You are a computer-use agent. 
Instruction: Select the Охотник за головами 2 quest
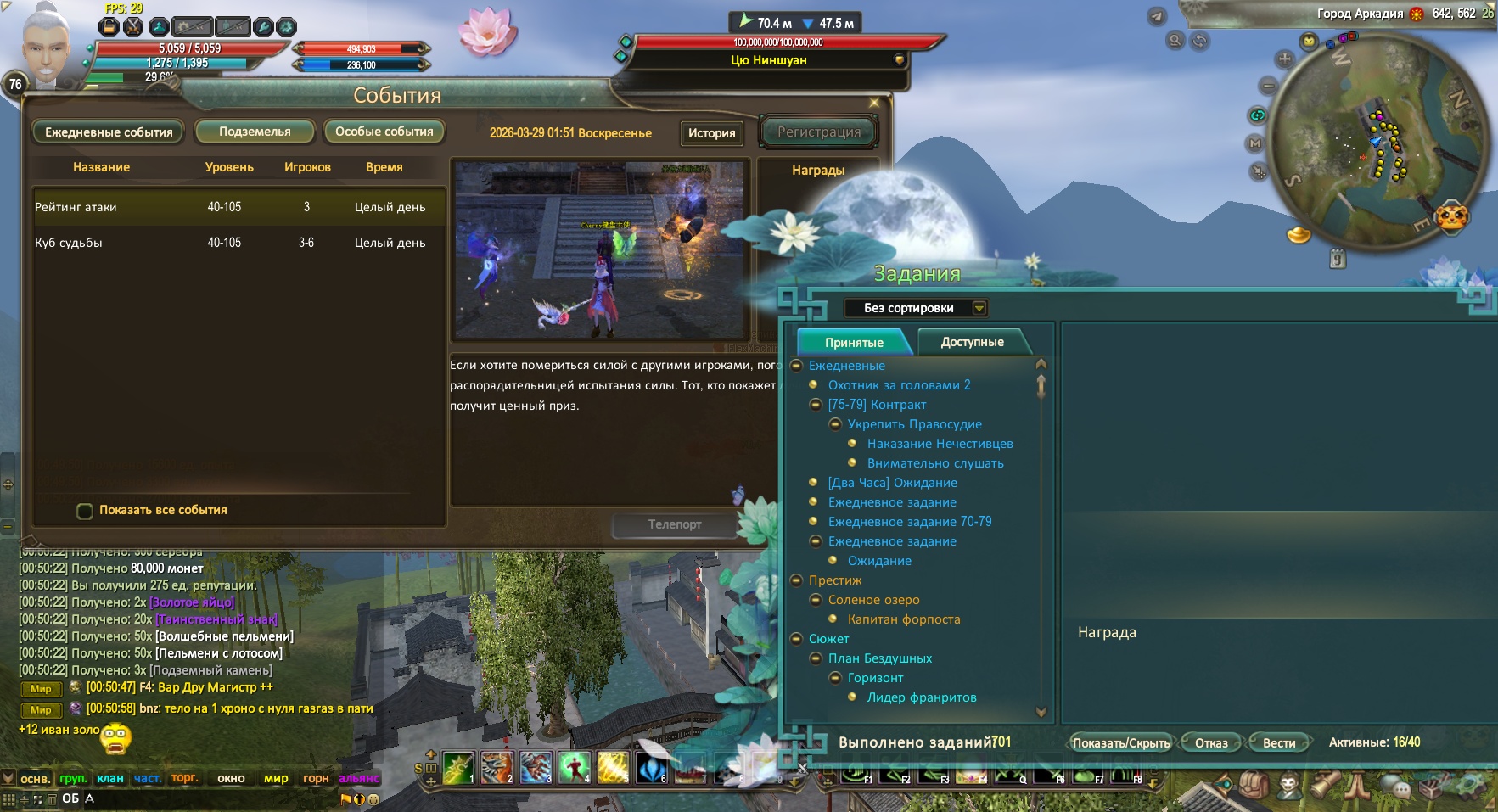899,385
